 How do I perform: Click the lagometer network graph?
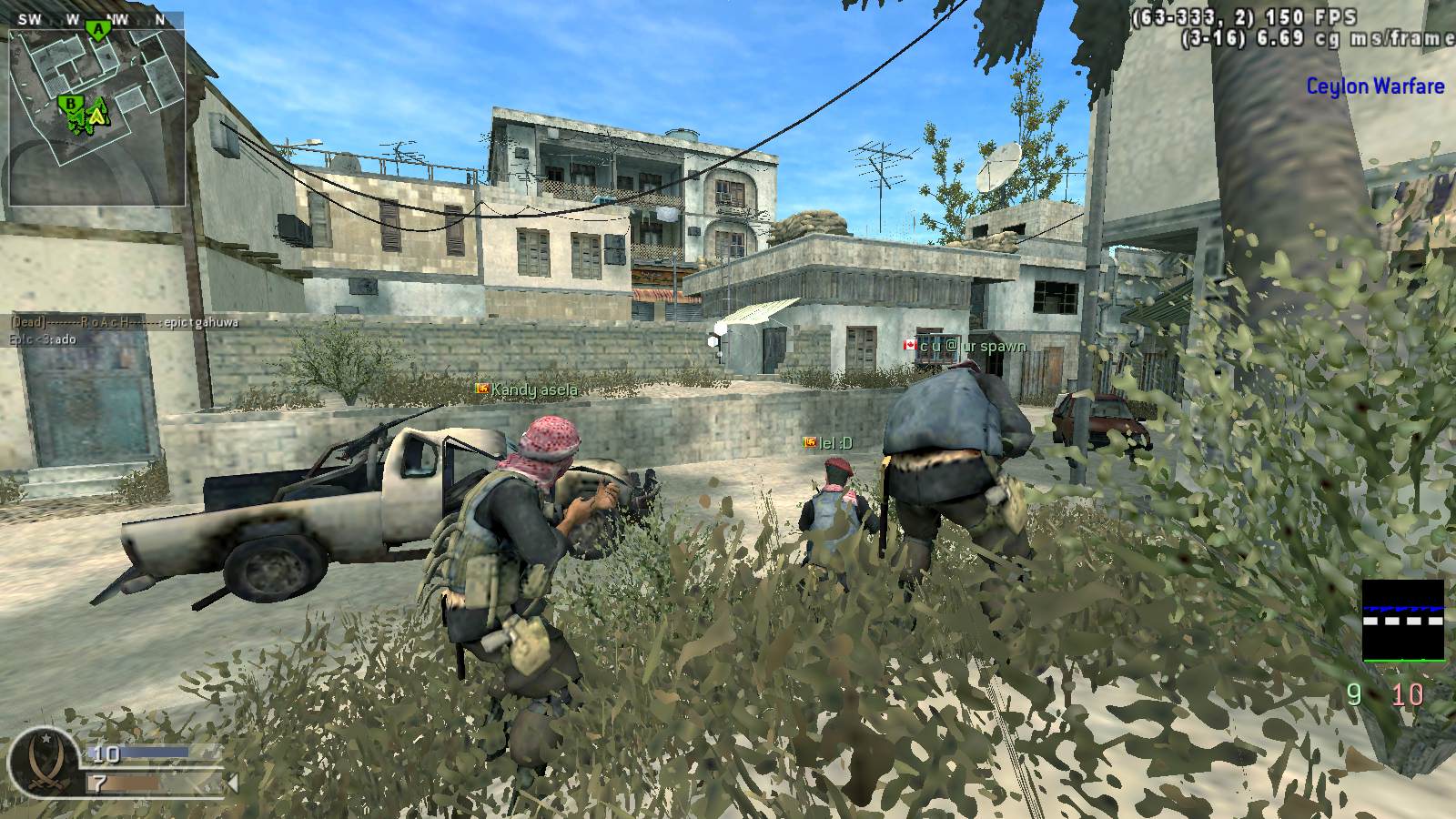tap(1402, 621)
